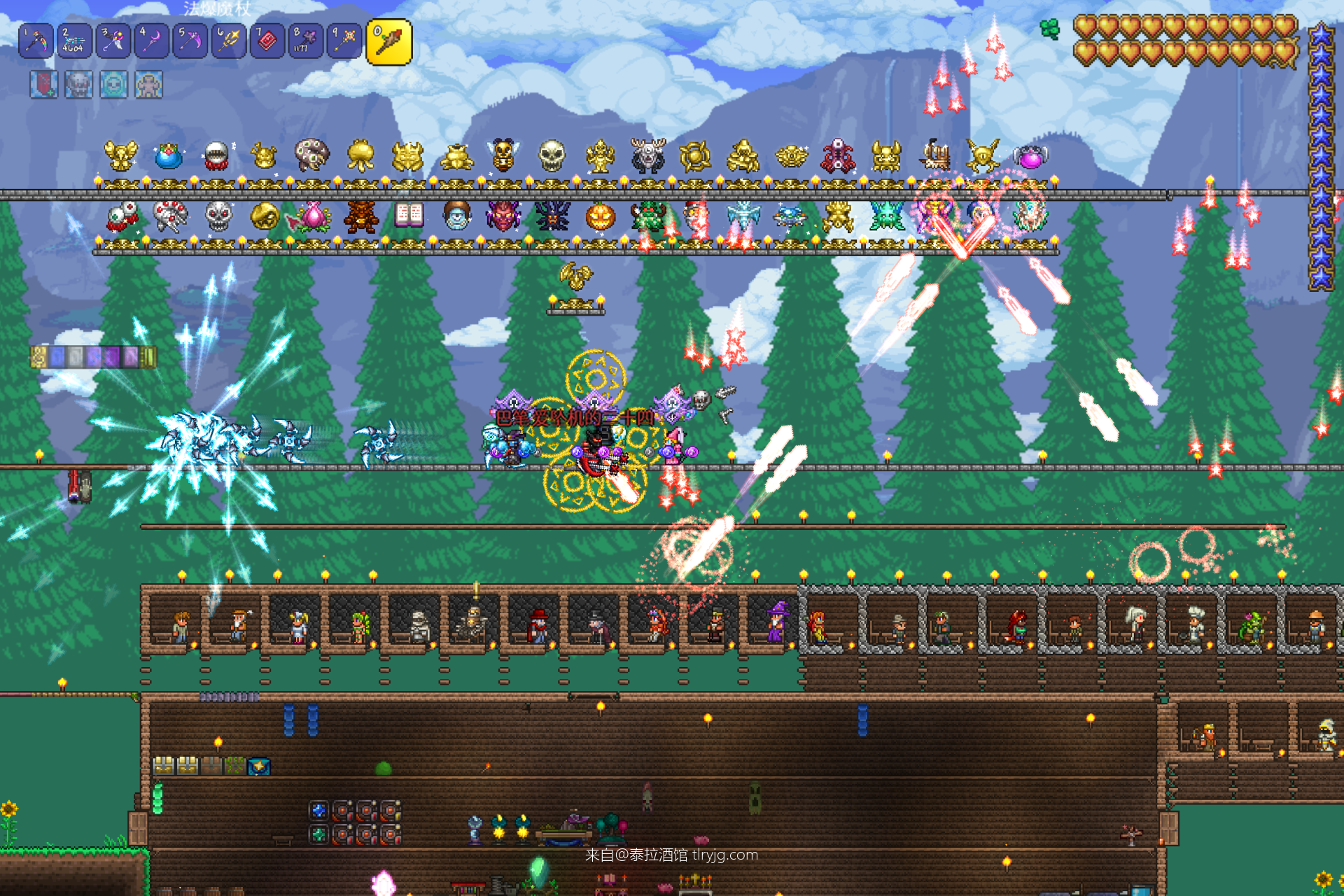Click the highlighted wooden wand slot
This screenshot has height=896, width=1344.
[388, 42]
